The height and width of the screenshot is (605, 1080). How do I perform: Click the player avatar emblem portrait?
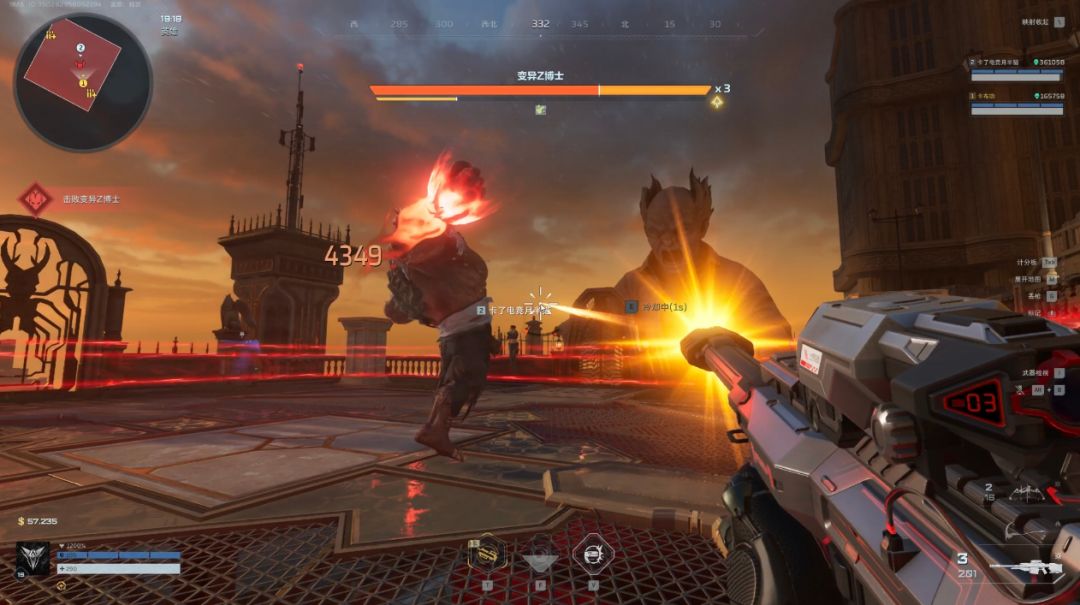pyautogui.click(x=32, y=559)
